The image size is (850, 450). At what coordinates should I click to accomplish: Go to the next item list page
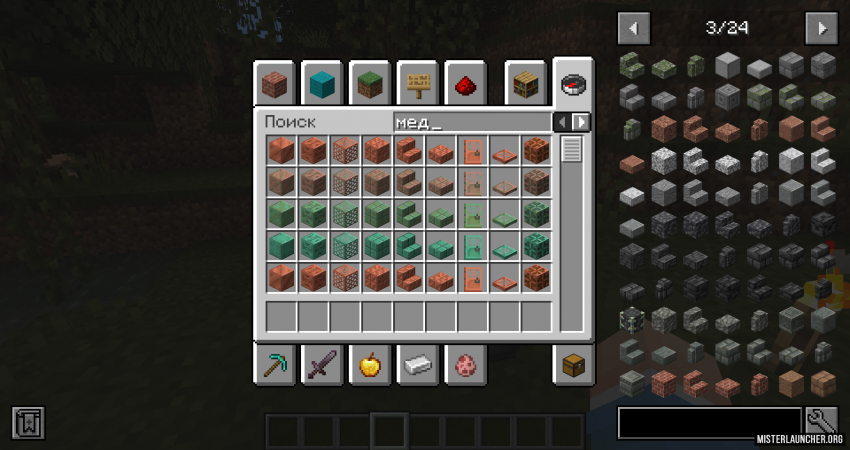[821, 27]
